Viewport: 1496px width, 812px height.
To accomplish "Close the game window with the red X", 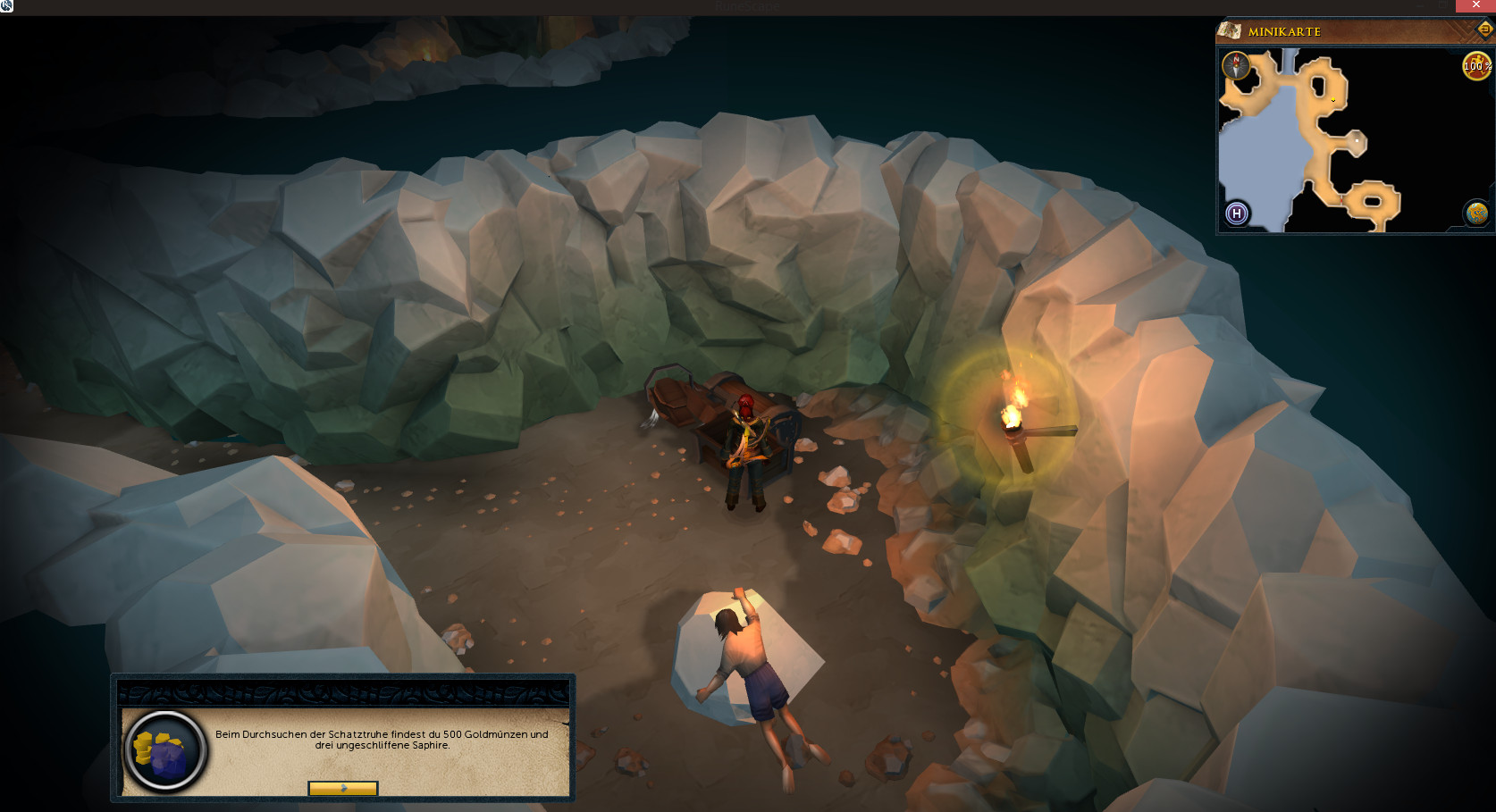I will tap(1475, 5).
